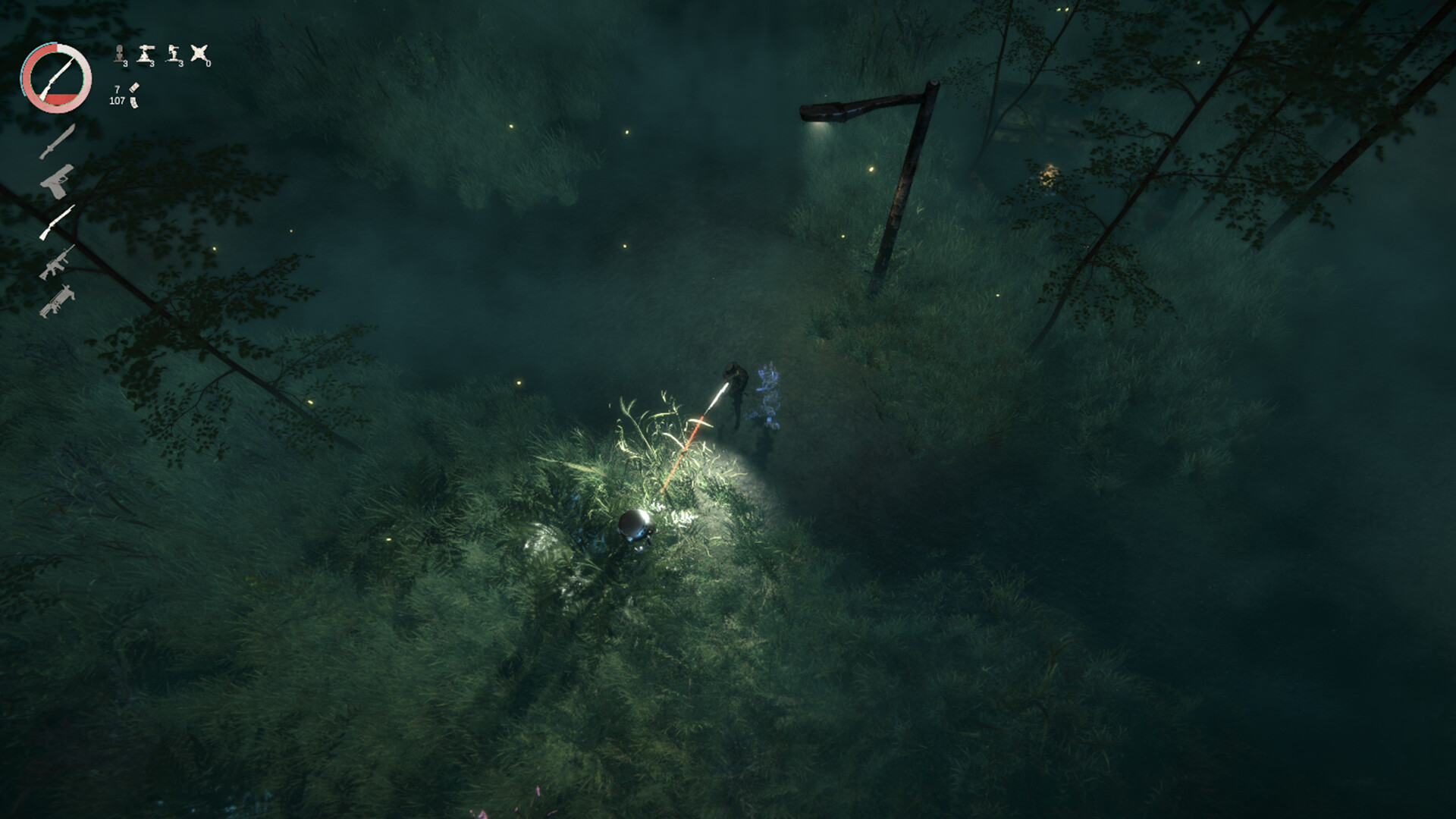Select the assault rifle weapon icon
This screenshot has height=819, width=1456.
tap(56, 263)
